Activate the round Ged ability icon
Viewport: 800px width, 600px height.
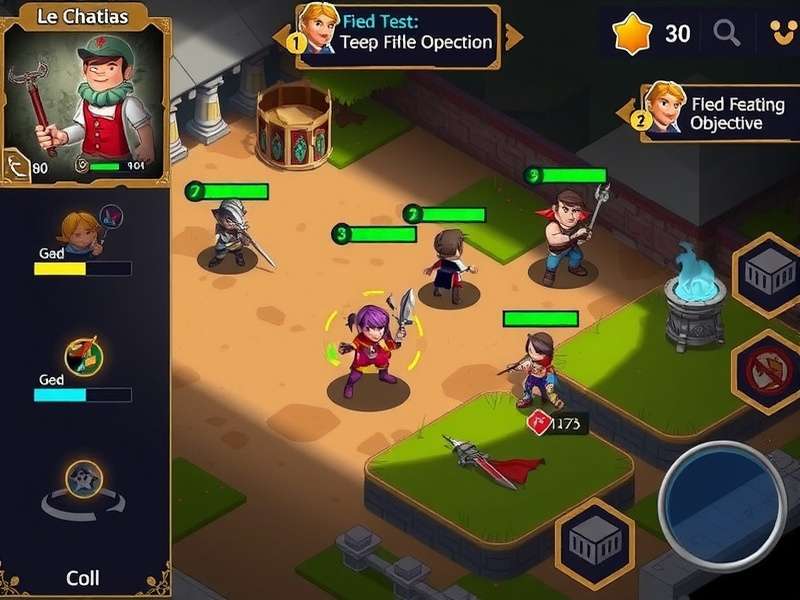[81, 356]
